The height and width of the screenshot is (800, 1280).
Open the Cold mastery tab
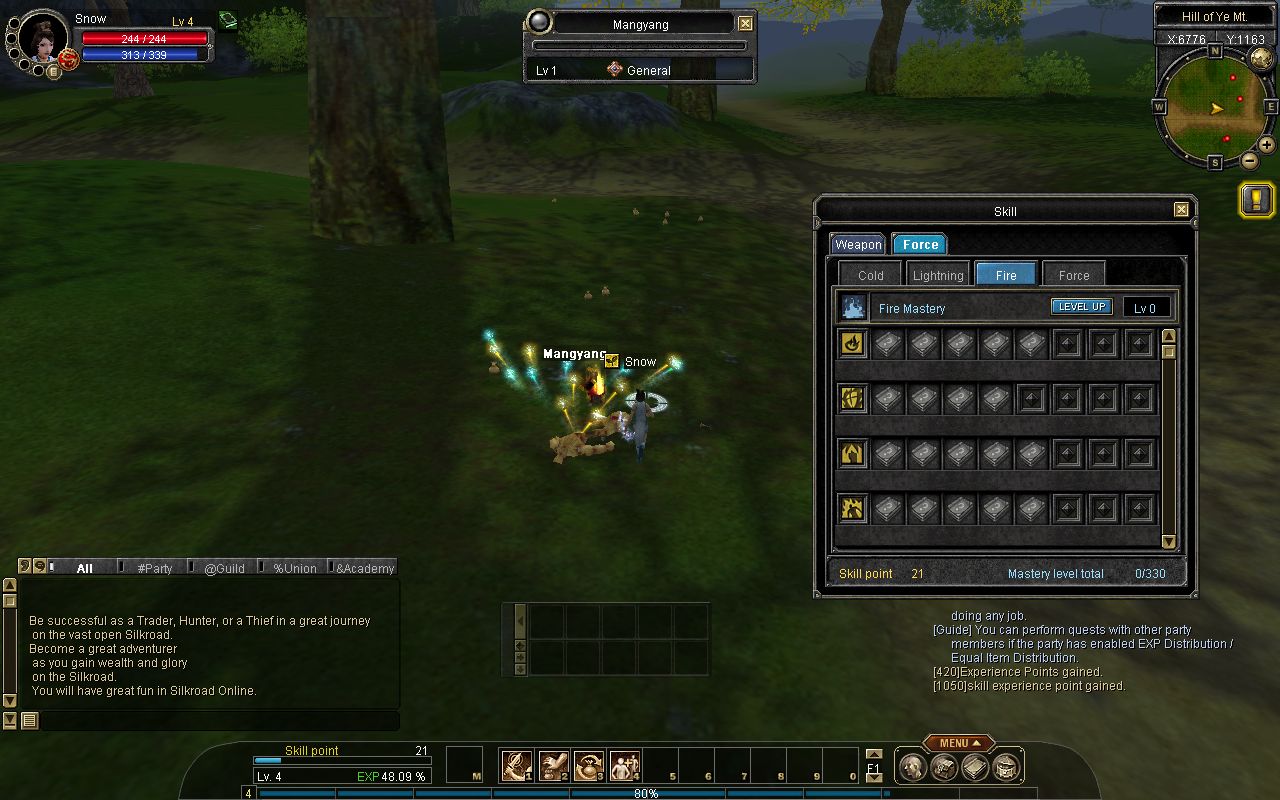click(870, 275)
